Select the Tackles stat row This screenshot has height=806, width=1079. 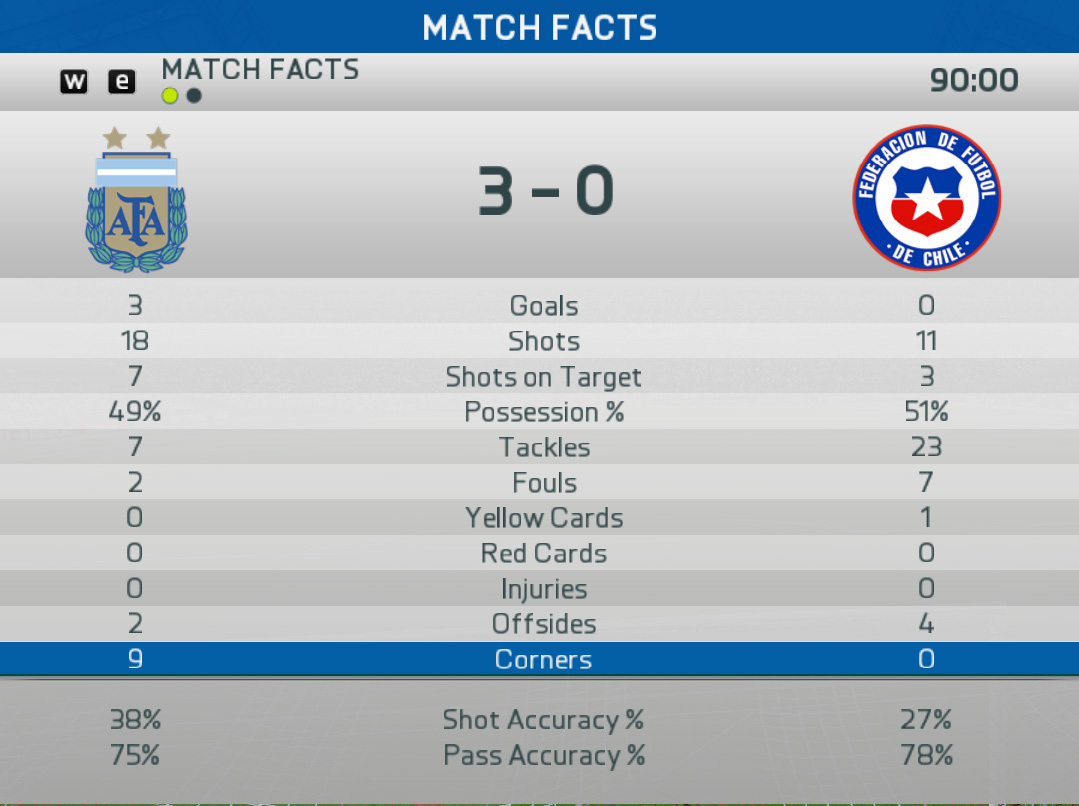pos(540,447)
